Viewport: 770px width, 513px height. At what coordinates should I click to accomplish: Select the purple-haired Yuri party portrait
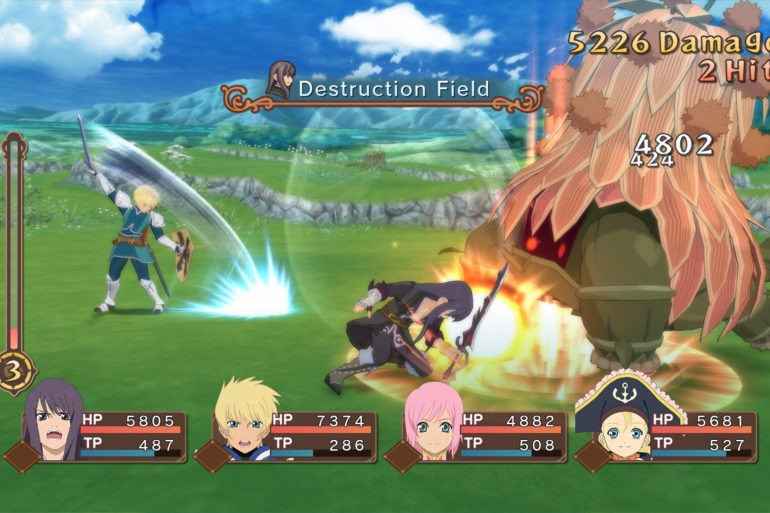coord(52,422)
